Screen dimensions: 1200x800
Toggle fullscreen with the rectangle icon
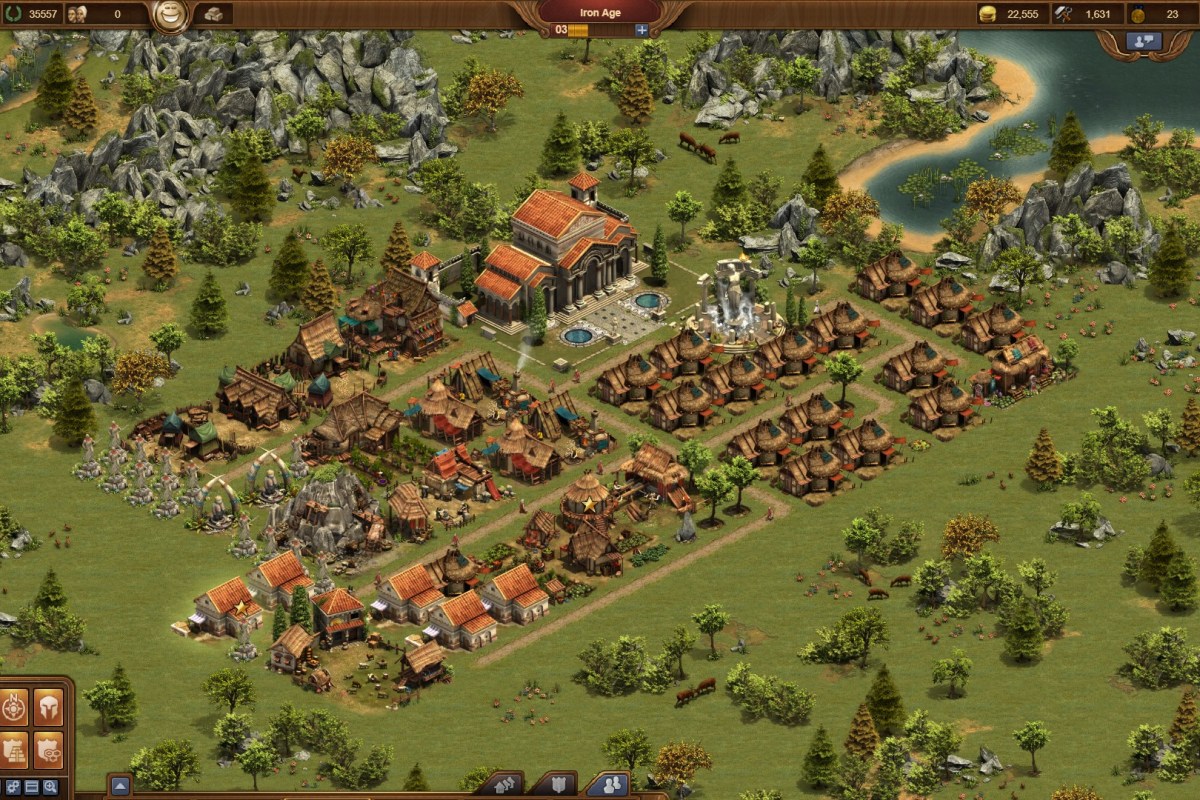(31, 787)
